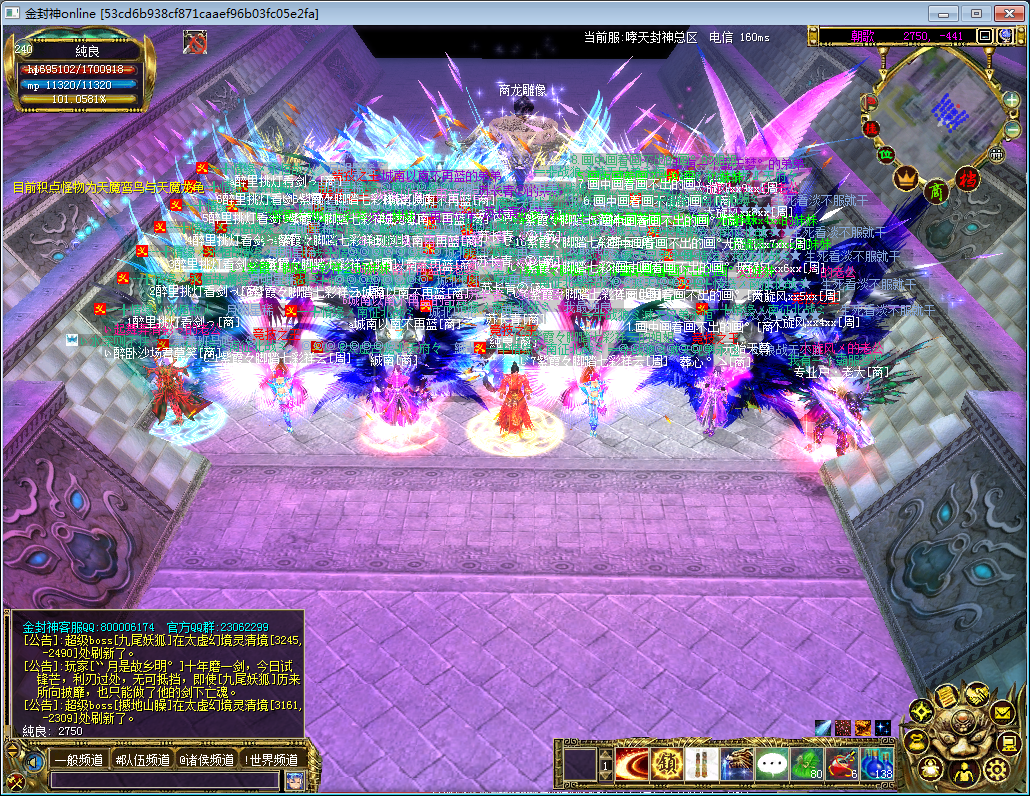Drink the blue potion stack of 138
Viewport: 1030px width, 796px height.
(877, 765)
